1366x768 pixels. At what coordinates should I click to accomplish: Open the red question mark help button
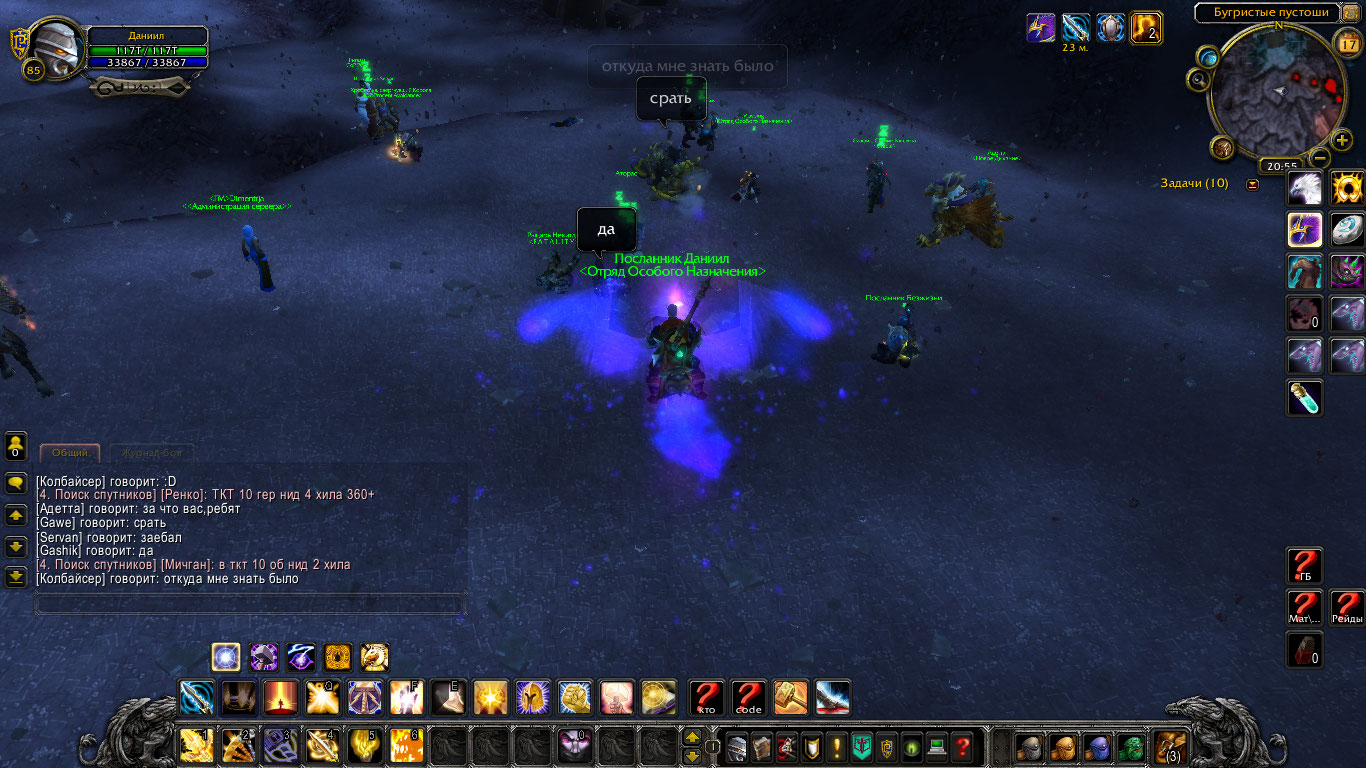click(961, 747)
